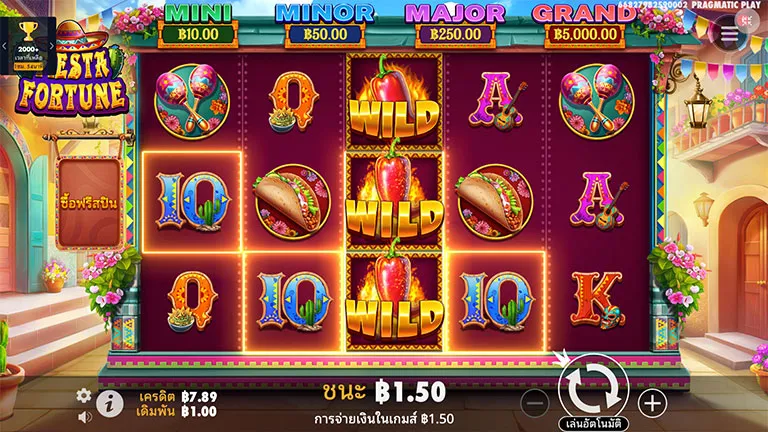The image size is (768, 432).
Task: Mute via the pink speaker button
Action: [746, 20]
